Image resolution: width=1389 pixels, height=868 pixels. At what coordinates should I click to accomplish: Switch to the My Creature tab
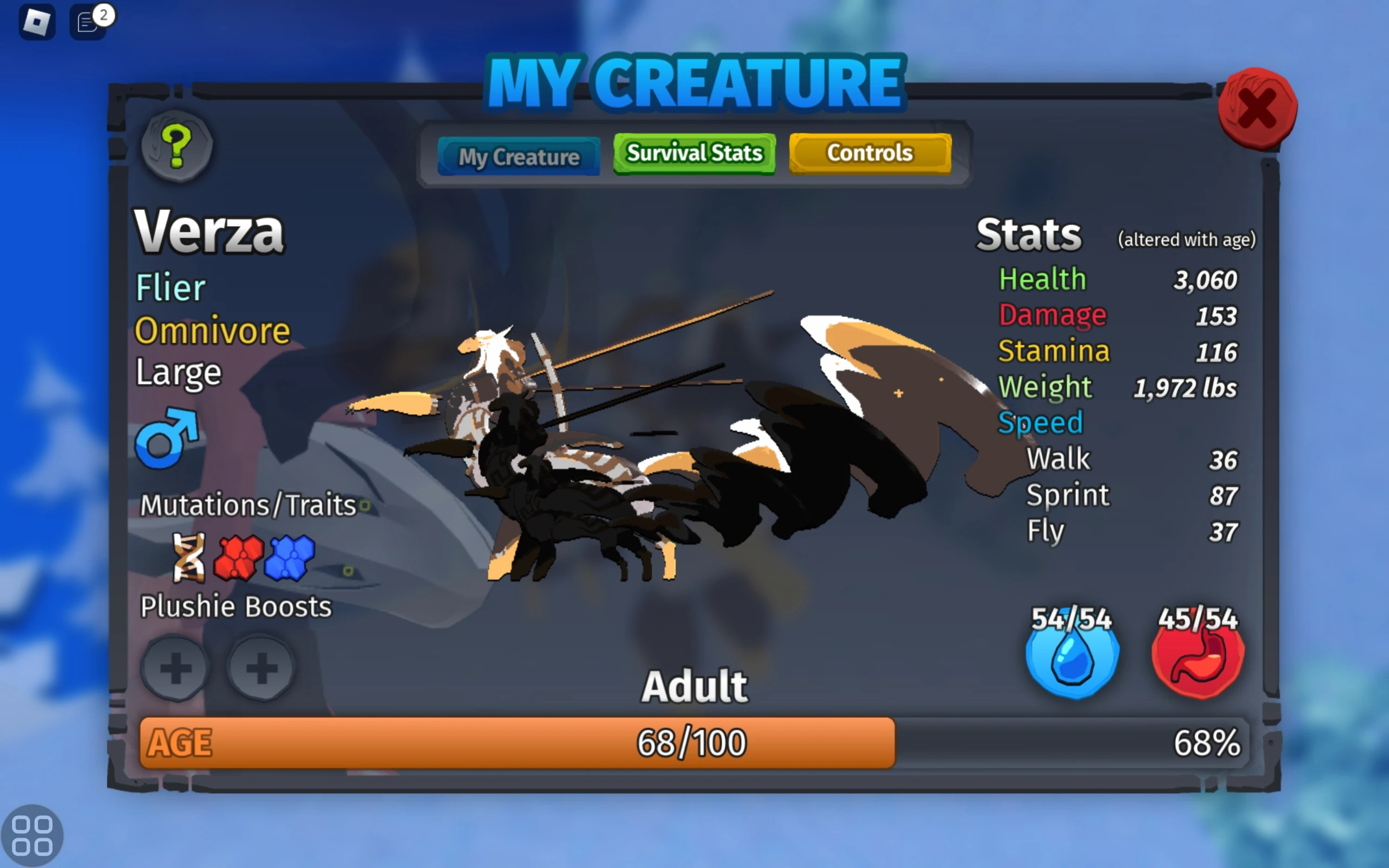pyautogui.click(x=518, y=155)
